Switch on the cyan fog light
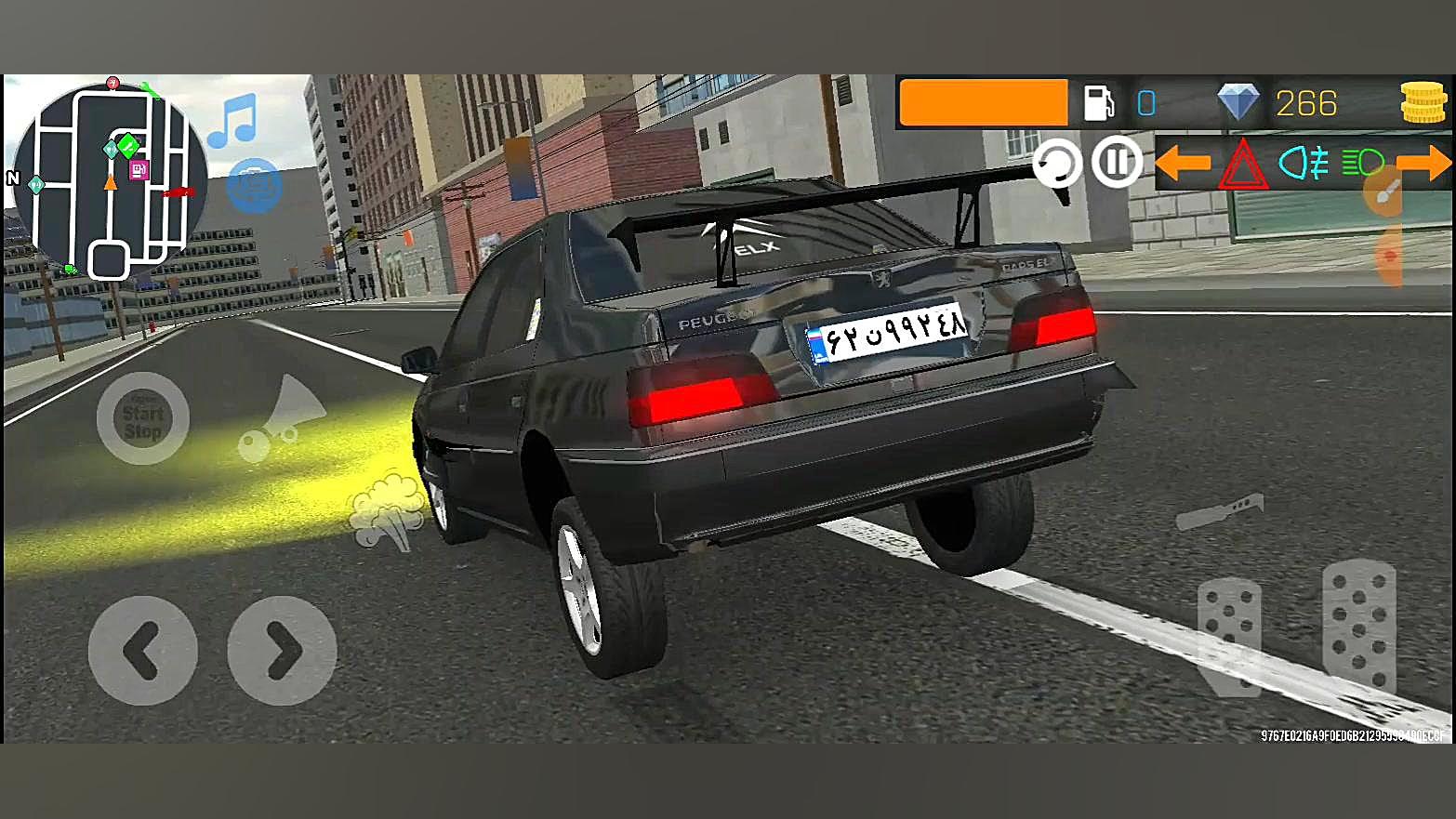Viewport: 1456px width, 819px height. click(x=1304, y=164)
